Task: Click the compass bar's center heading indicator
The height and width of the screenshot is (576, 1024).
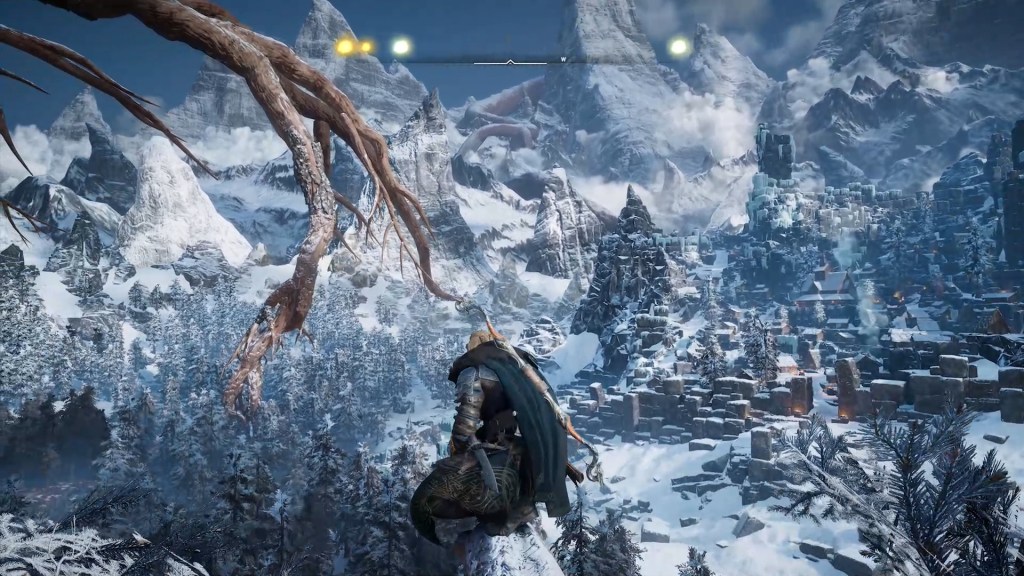Action: [x=511, y=61]
